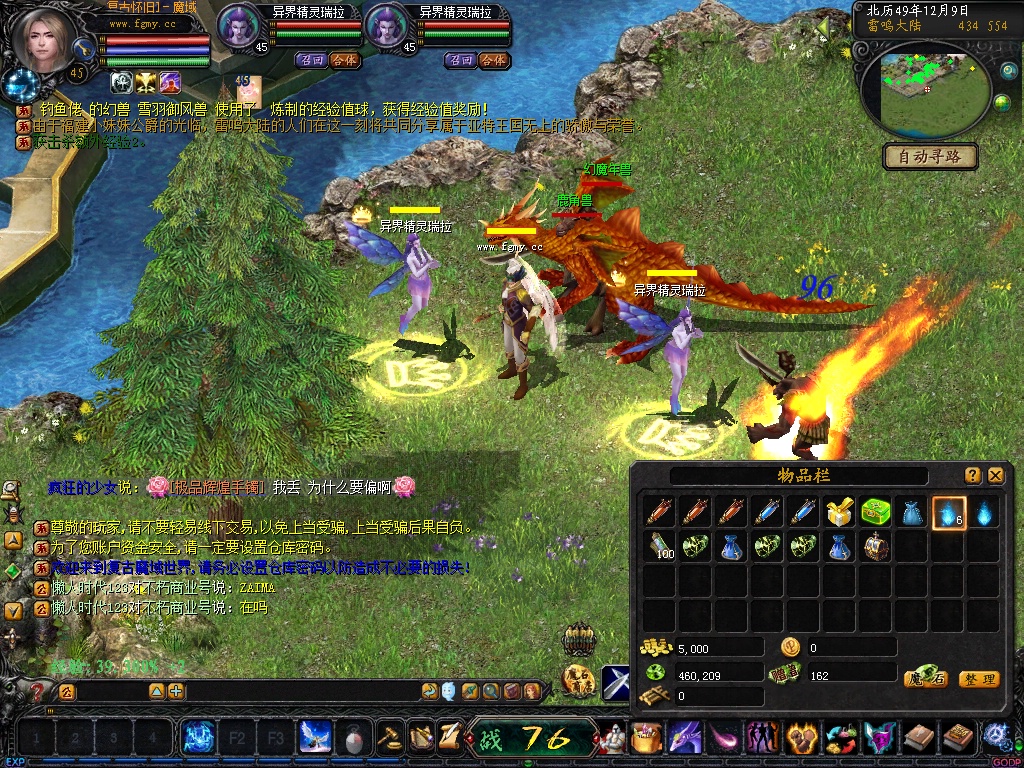Open the gear settings icon on the bottom bar
The height and width of the screenshot is (768, 1024).
click(x=996, y=736)
